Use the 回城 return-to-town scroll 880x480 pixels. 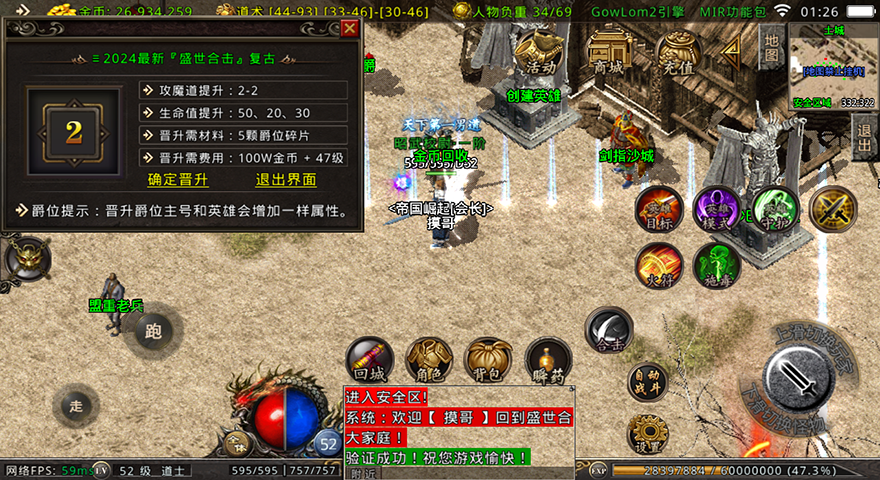coord(369,361)
